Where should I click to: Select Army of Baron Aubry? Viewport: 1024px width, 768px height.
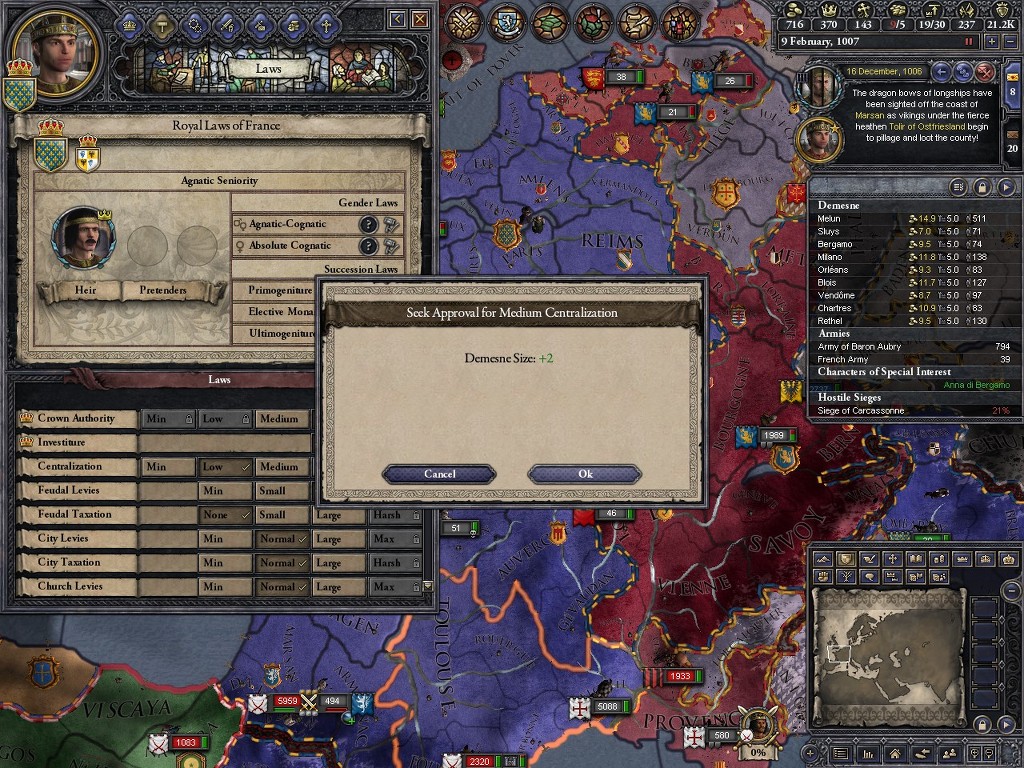click(859, 347)
